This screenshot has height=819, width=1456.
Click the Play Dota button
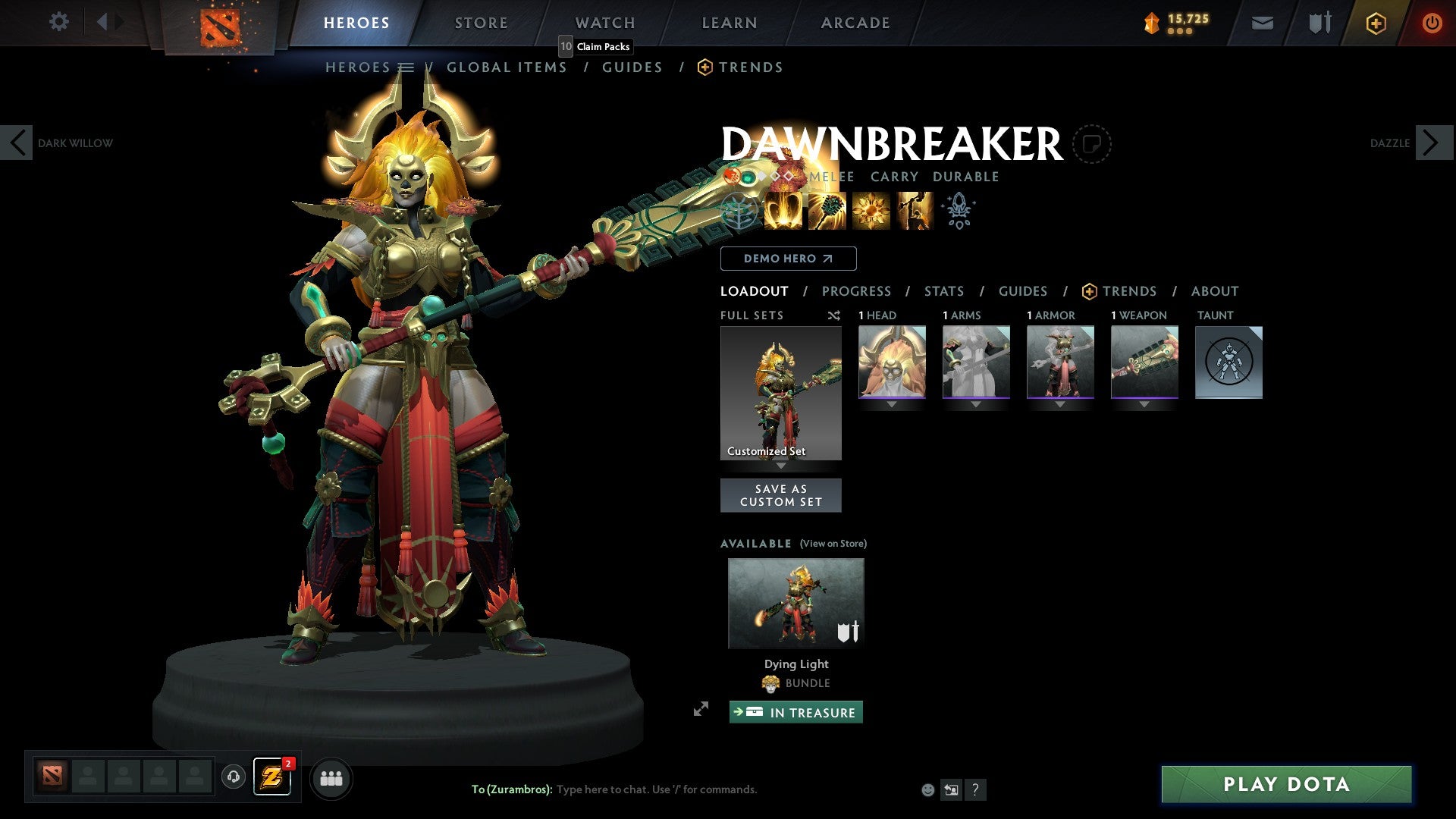pos(1286,784)
